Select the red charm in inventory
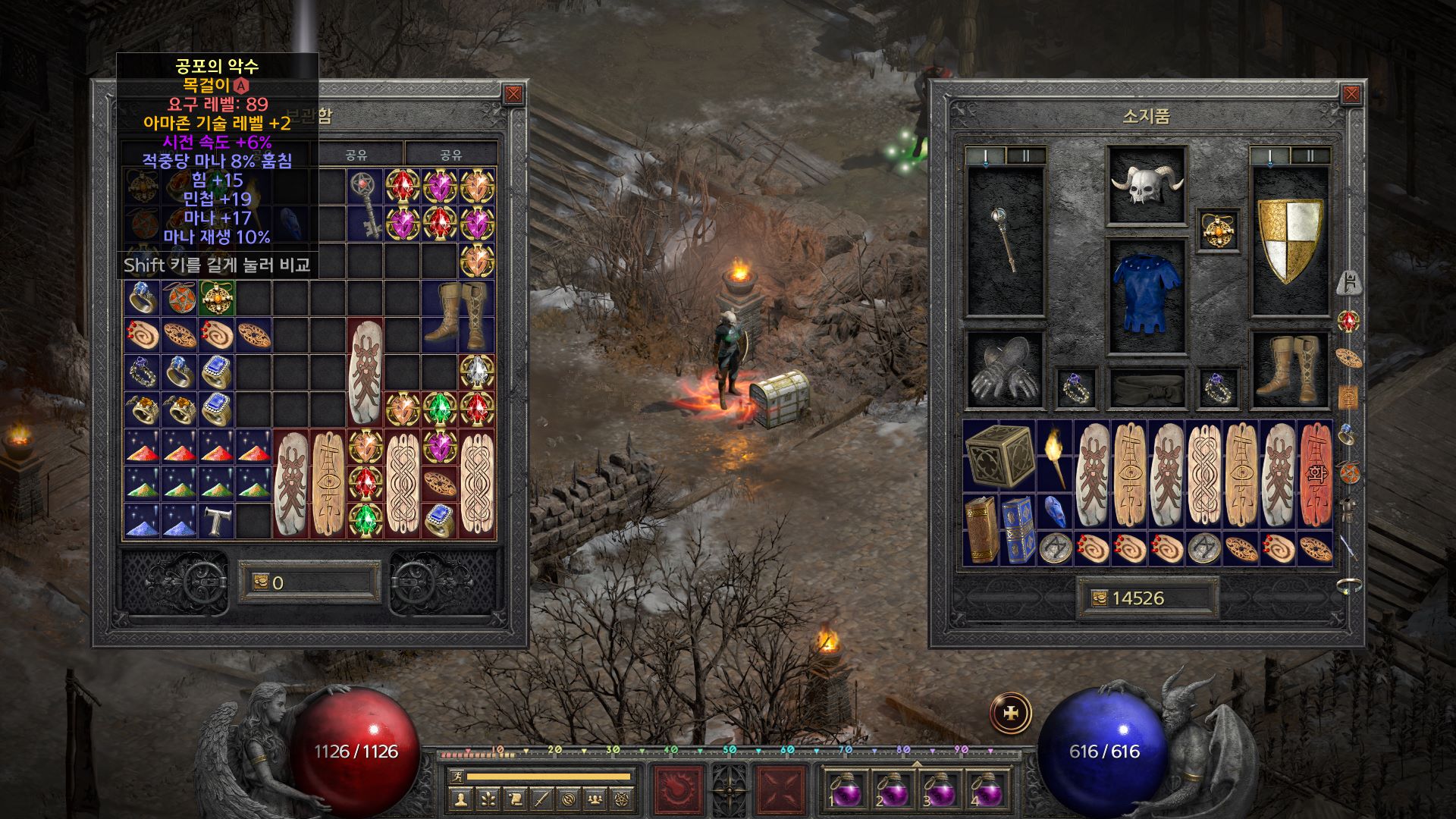Image resolution: width=1456 pixels, height=819 pixels. coord(1316,474)
